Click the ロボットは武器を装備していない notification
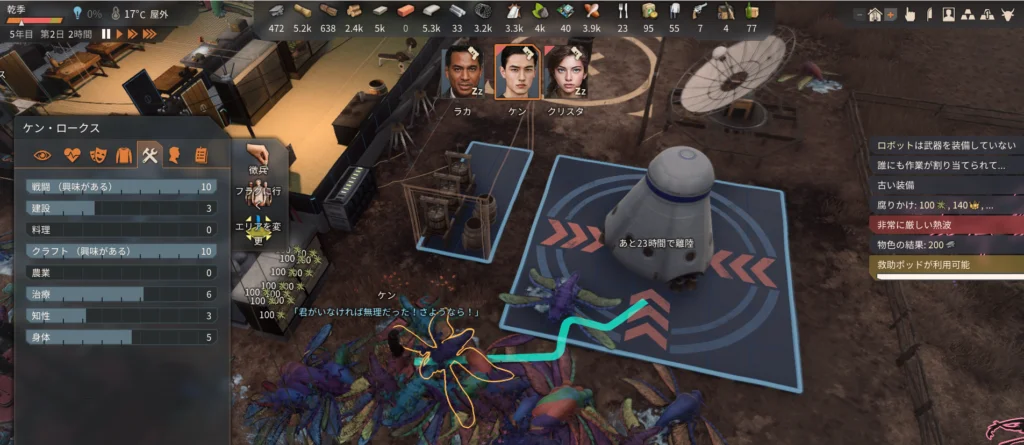The height and width of the screenshot is (445, 1024). click(945, 145)
